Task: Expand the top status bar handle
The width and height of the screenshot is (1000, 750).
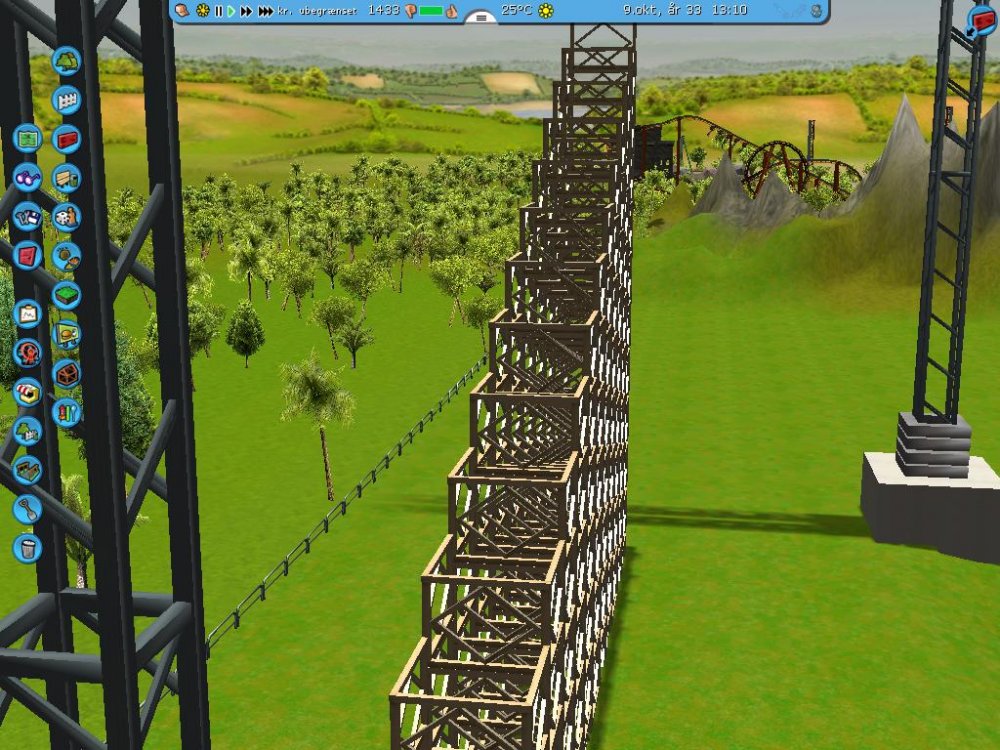Action: click(x=481, y=18)
